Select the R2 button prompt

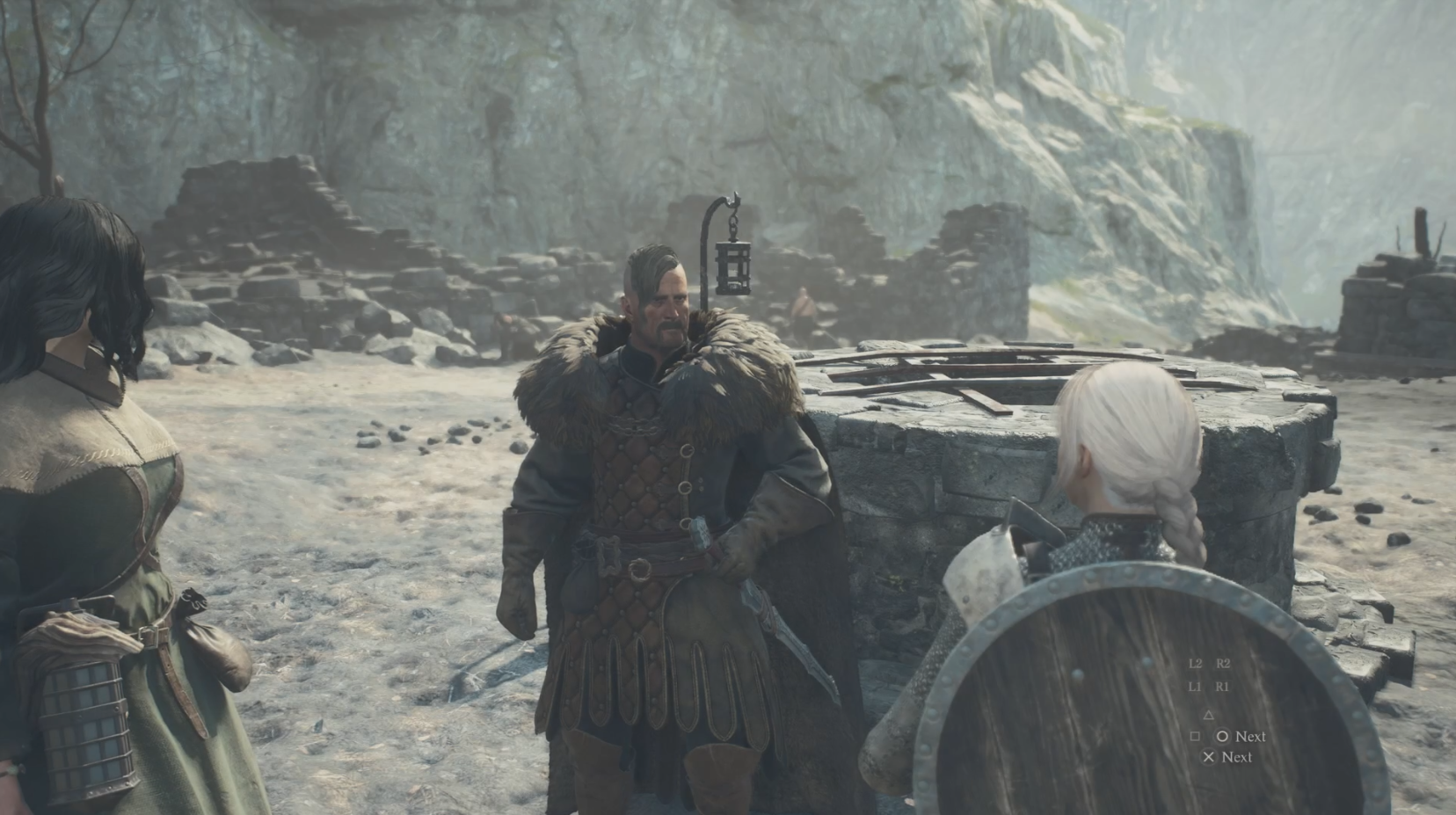[x=1224, y=664]
